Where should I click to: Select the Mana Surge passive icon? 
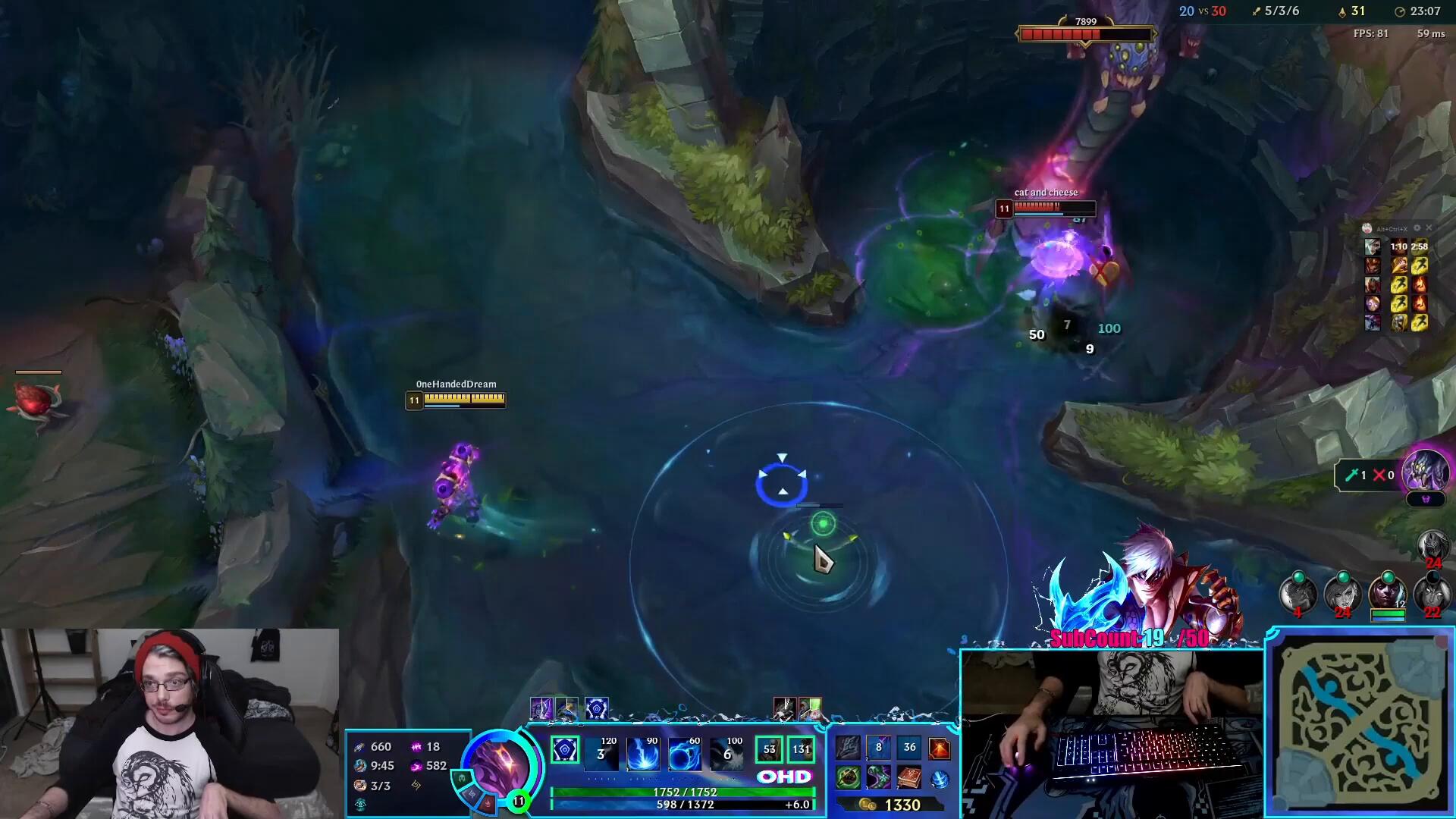click(x=565, y=751)
